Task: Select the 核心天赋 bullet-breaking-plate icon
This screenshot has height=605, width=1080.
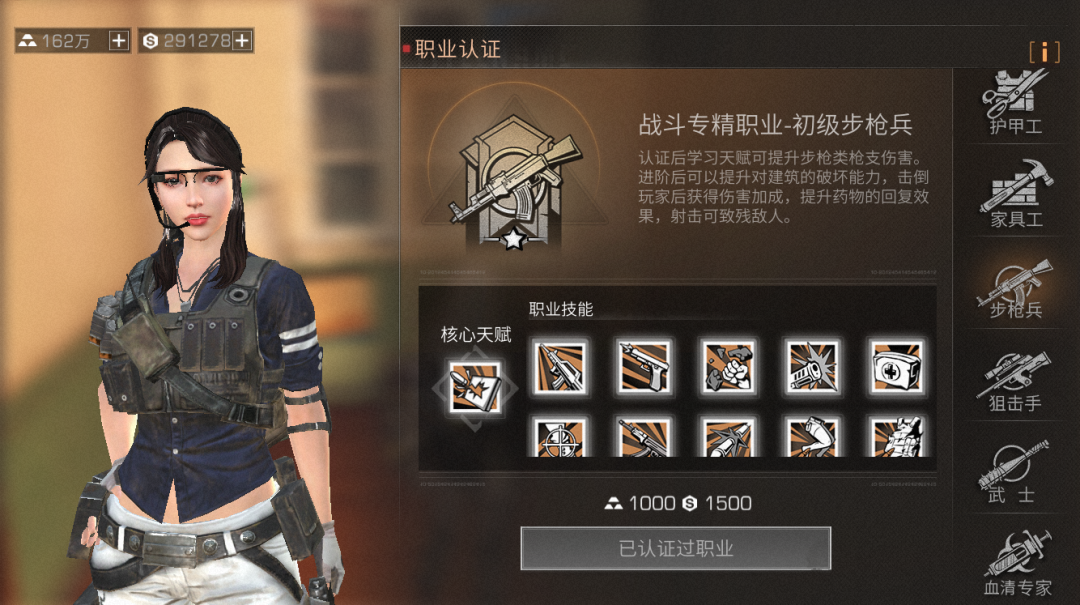Action: pyautogui.click(x=476, y=386)
